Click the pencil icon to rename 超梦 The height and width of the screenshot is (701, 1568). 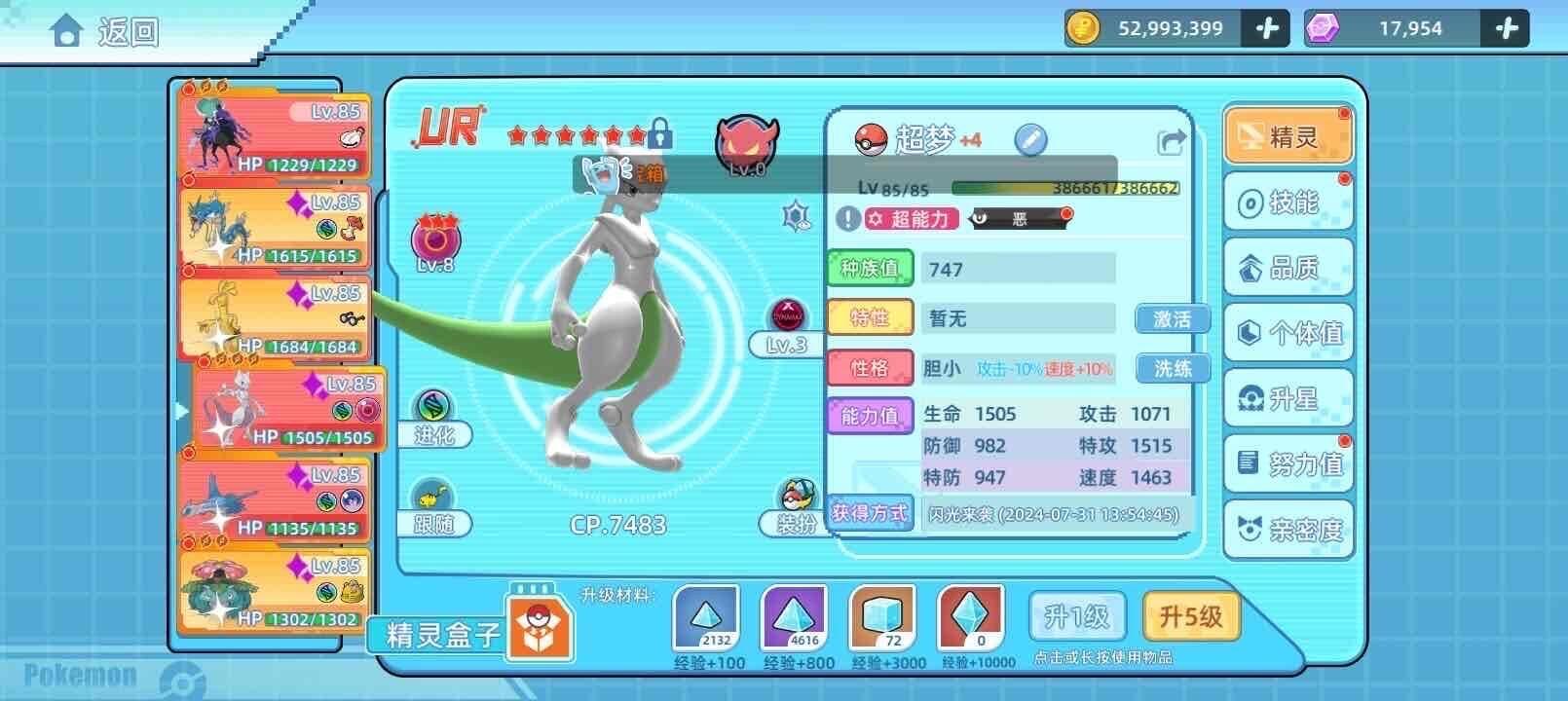pos(1030,139)
